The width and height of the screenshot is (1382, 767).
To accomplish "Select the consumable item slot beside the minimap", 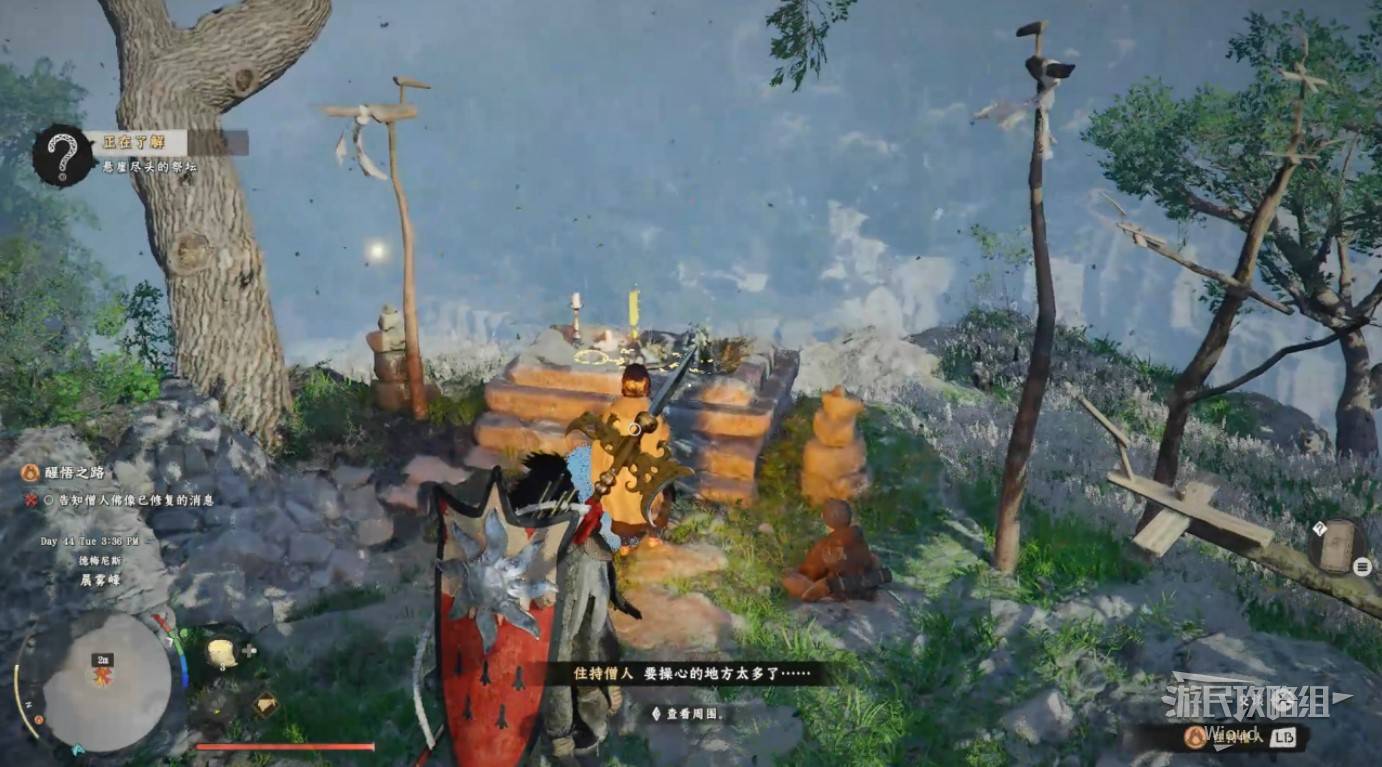I will (222, 653).
